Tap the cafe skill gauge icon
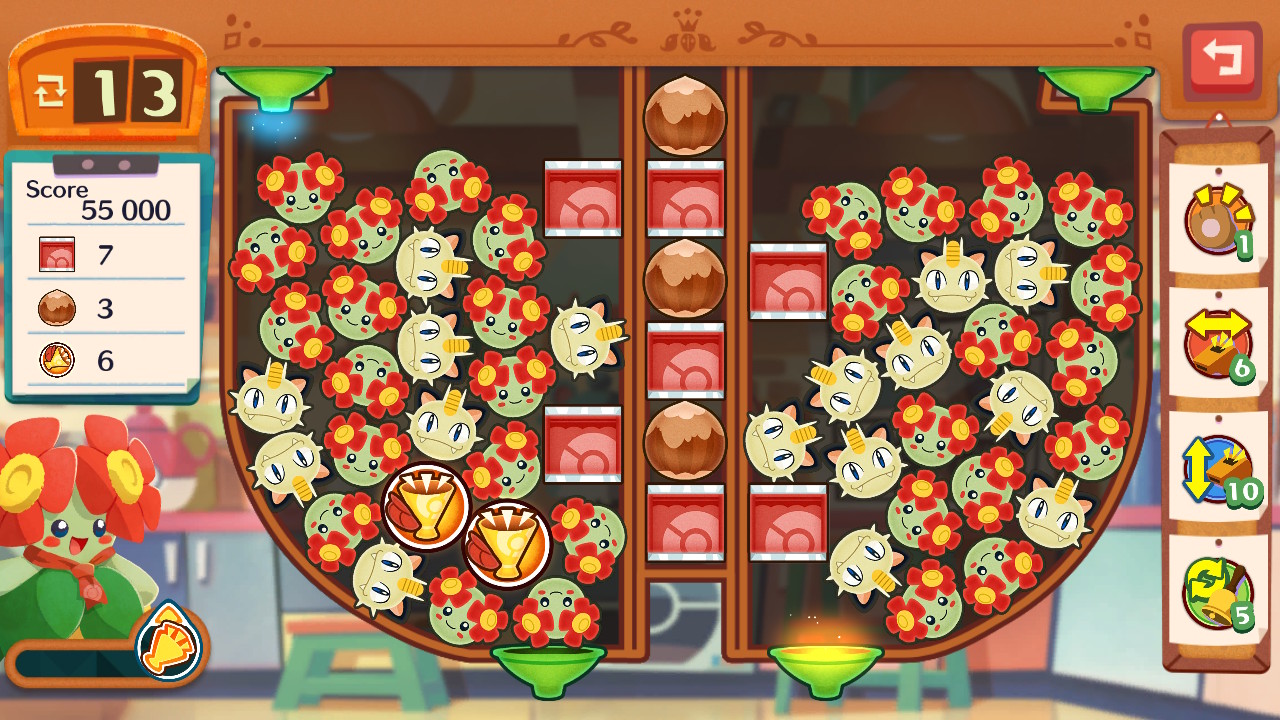Viewport: 1280px width, 720px height. tap(166, 645)
